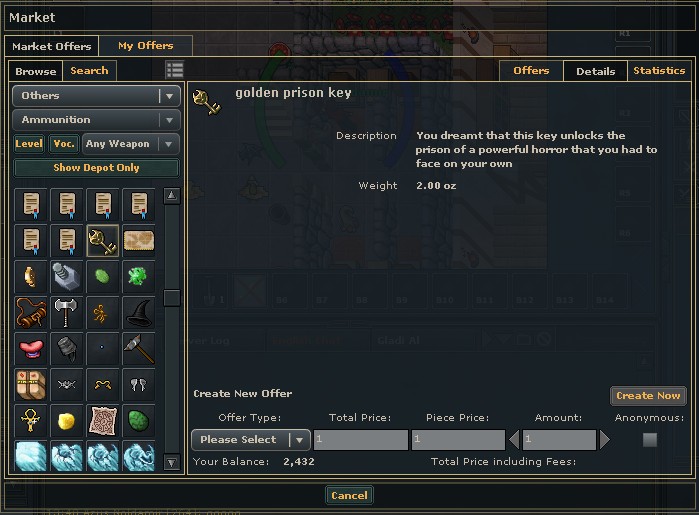This screenshot has width=699, height=515.
Task: Choose the black wizard hat item
Action: [x=138, y=312]
